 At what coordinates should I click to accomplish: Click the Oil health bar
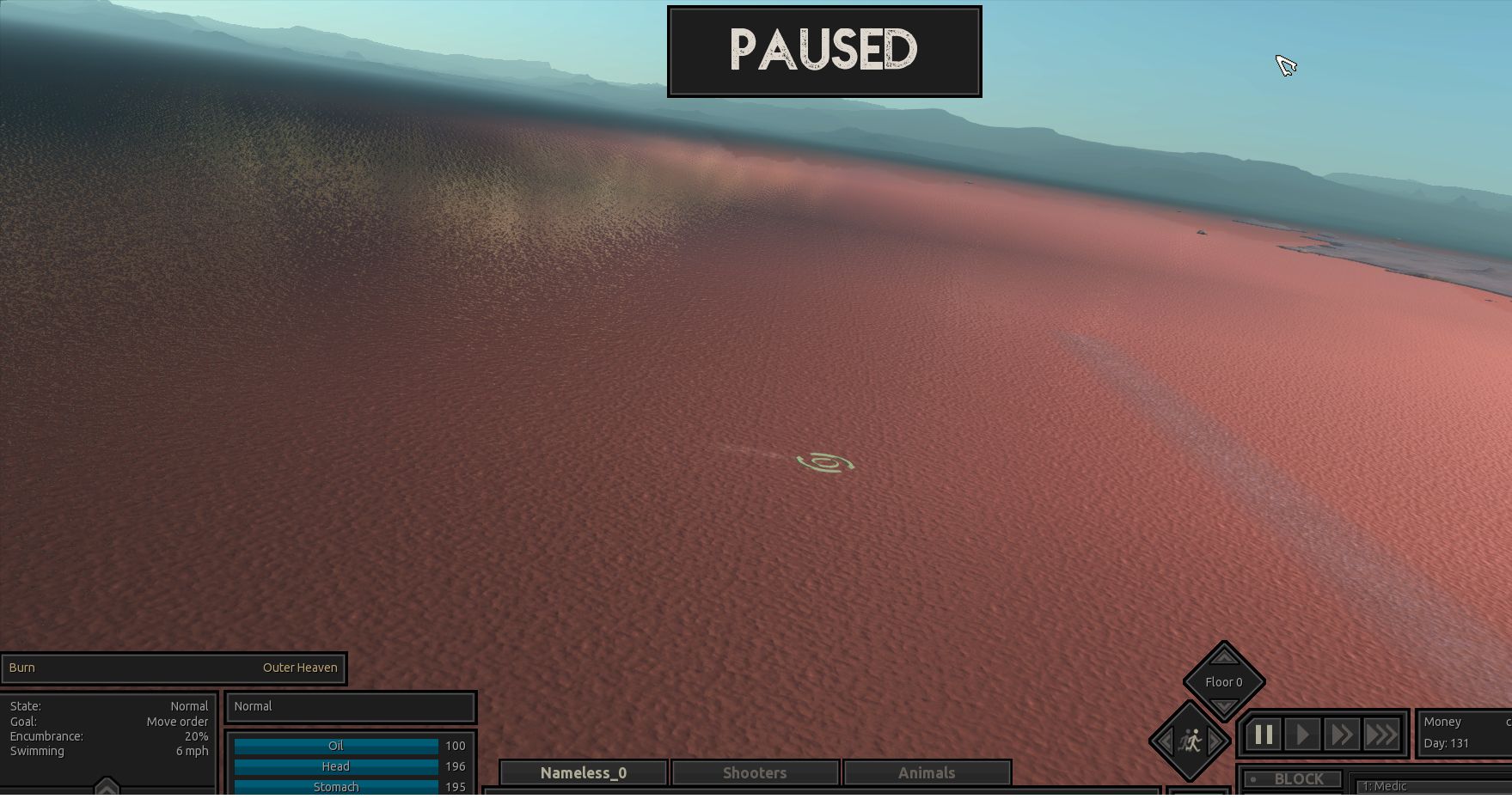tap(336, 746)
